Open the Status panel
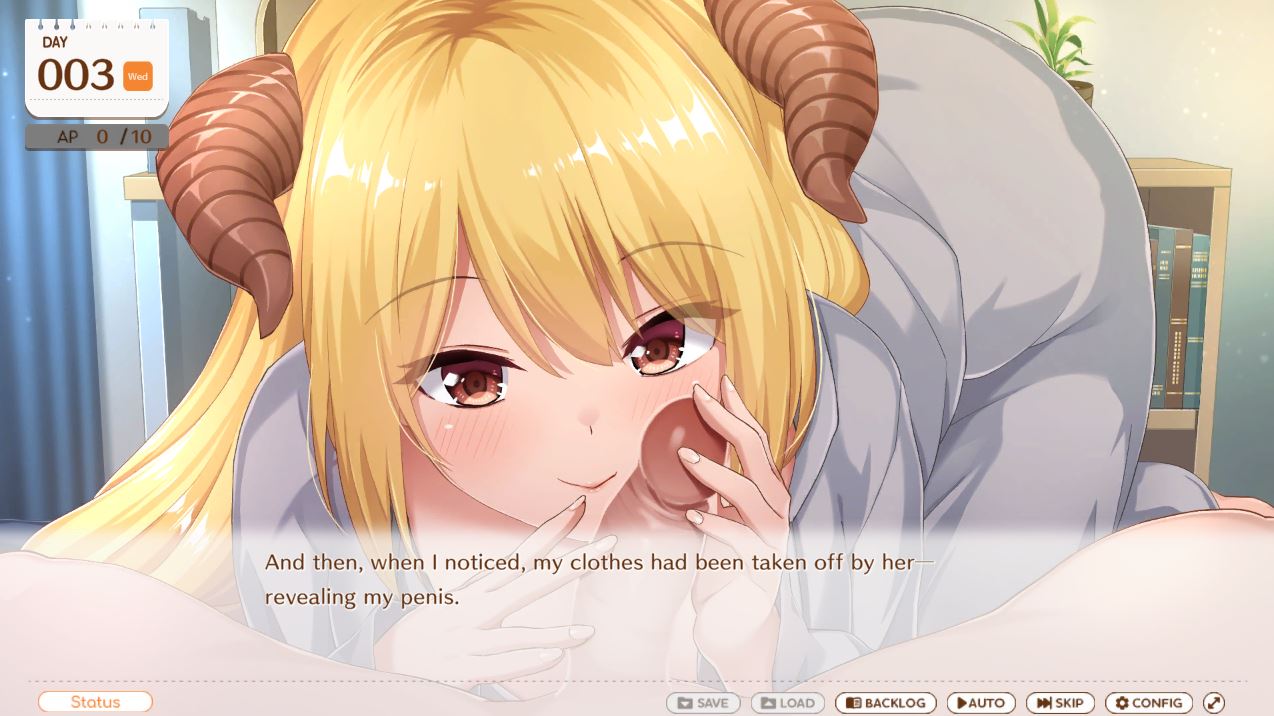1274x716 pixels. click(95, 702)
